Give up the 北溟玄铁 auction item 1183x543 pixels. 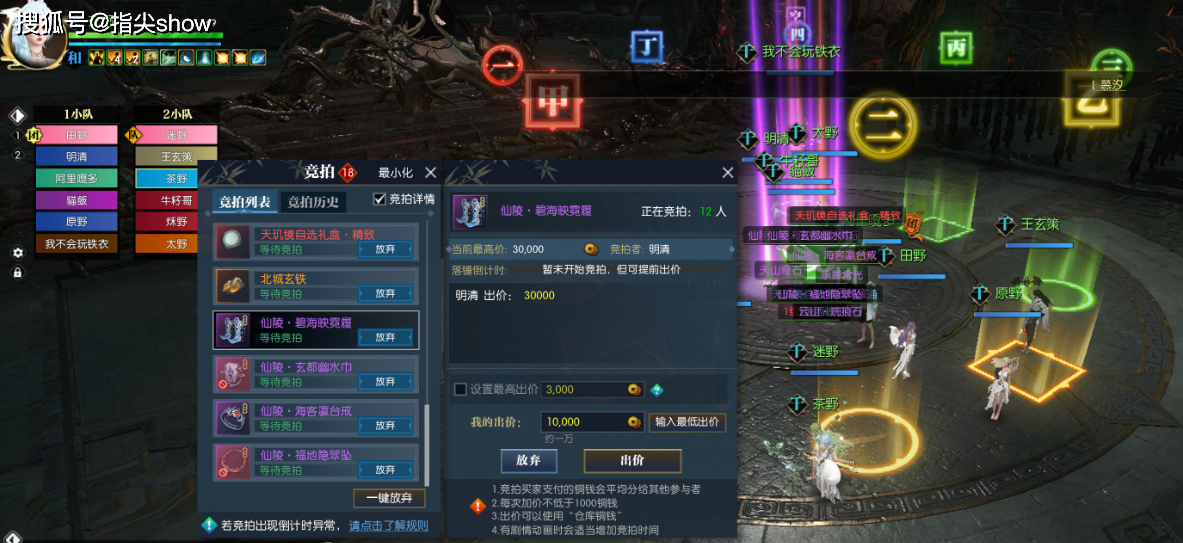[x=385, y=294]
